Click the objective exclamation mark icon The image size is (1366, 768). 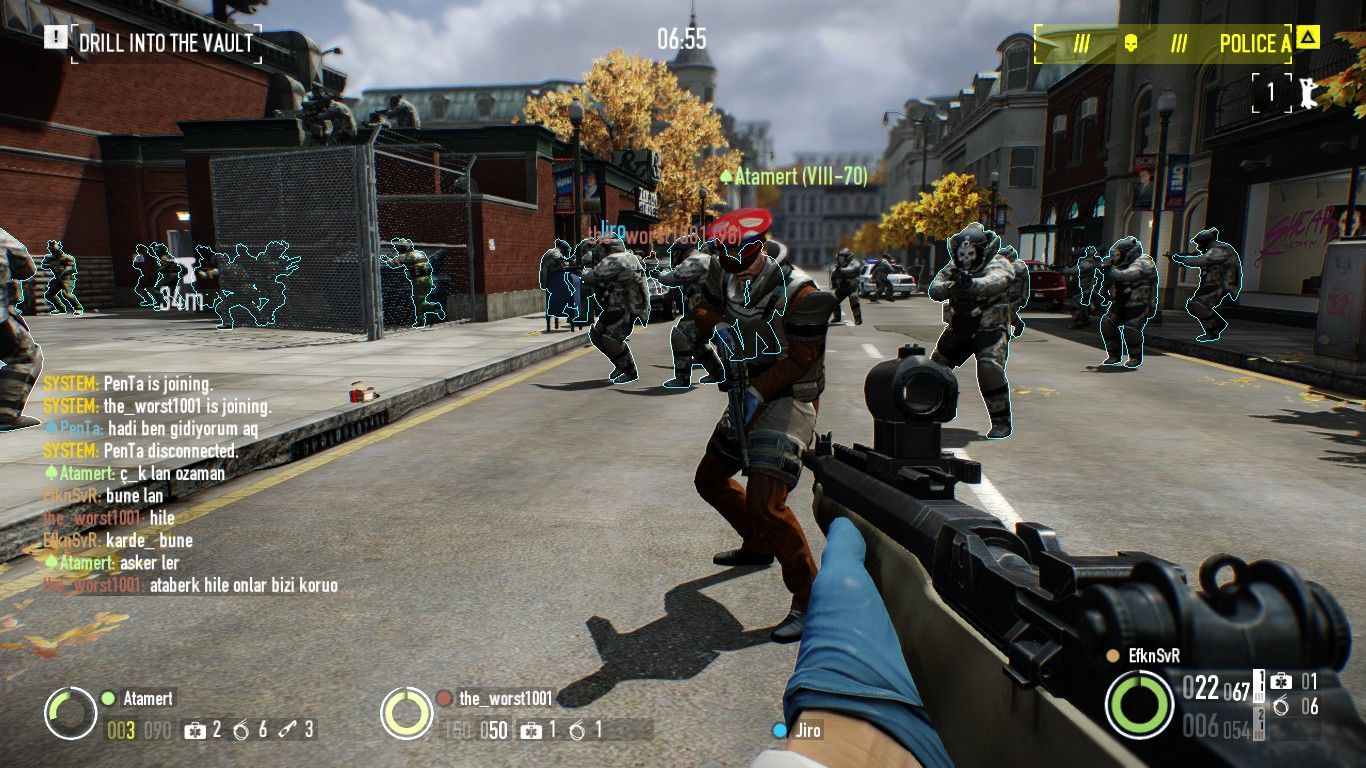55,38
